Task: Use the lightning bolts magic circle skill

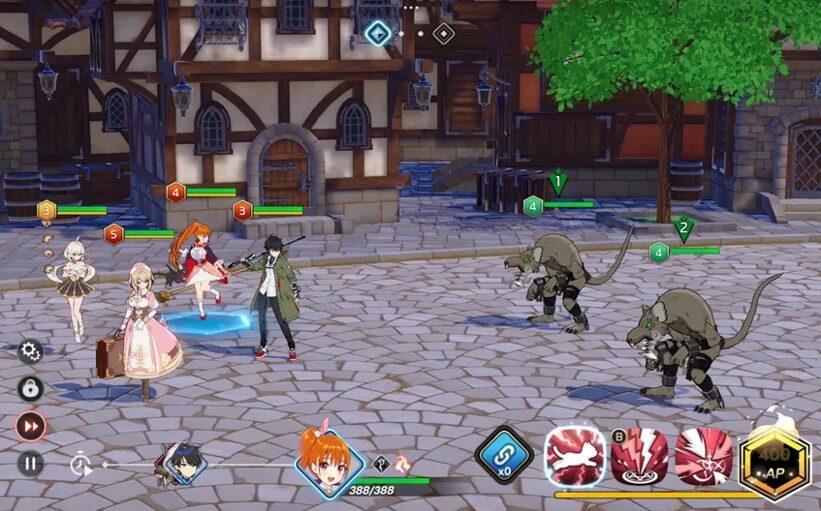Action: pyautogui.click(x=639, y=457)
